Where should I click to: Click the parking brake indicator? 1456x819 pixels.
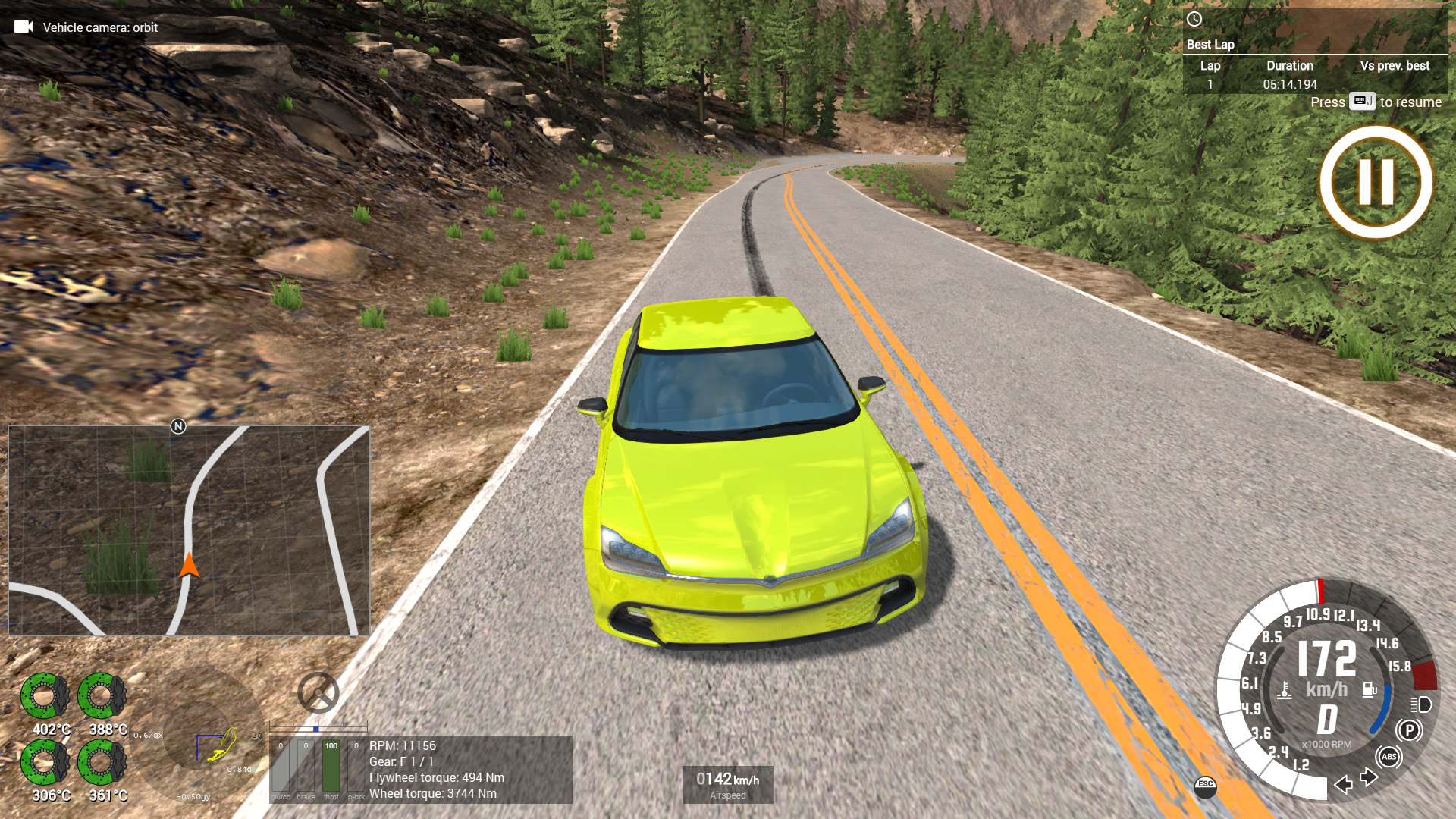(1409, 730)
